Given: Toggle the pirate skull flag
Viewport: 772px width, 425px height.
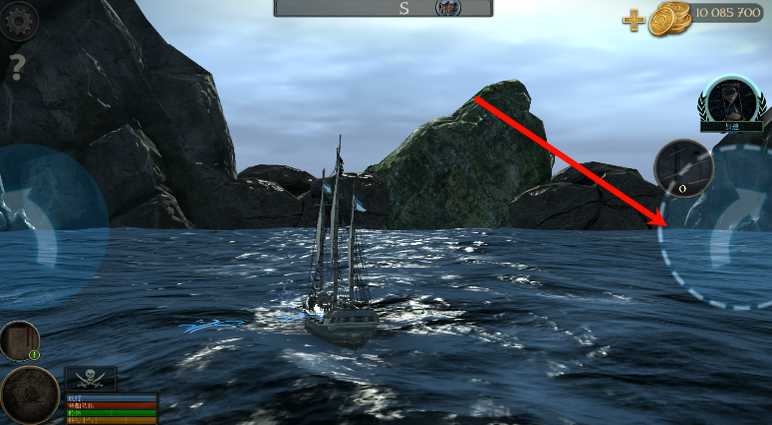Looking at the screenshot, I should click(91, 379).
